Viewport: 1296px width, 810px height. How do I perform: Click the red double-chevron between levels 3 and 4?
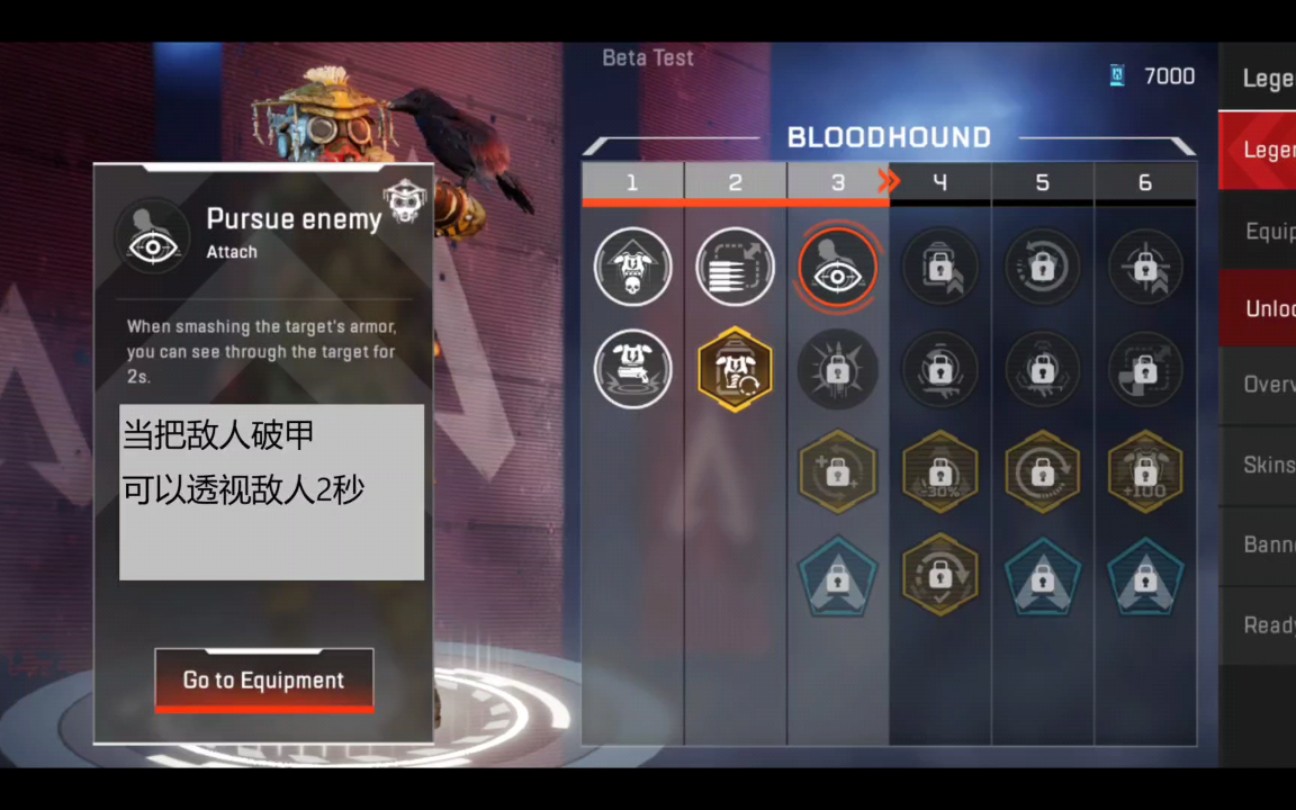pos(888,181)
